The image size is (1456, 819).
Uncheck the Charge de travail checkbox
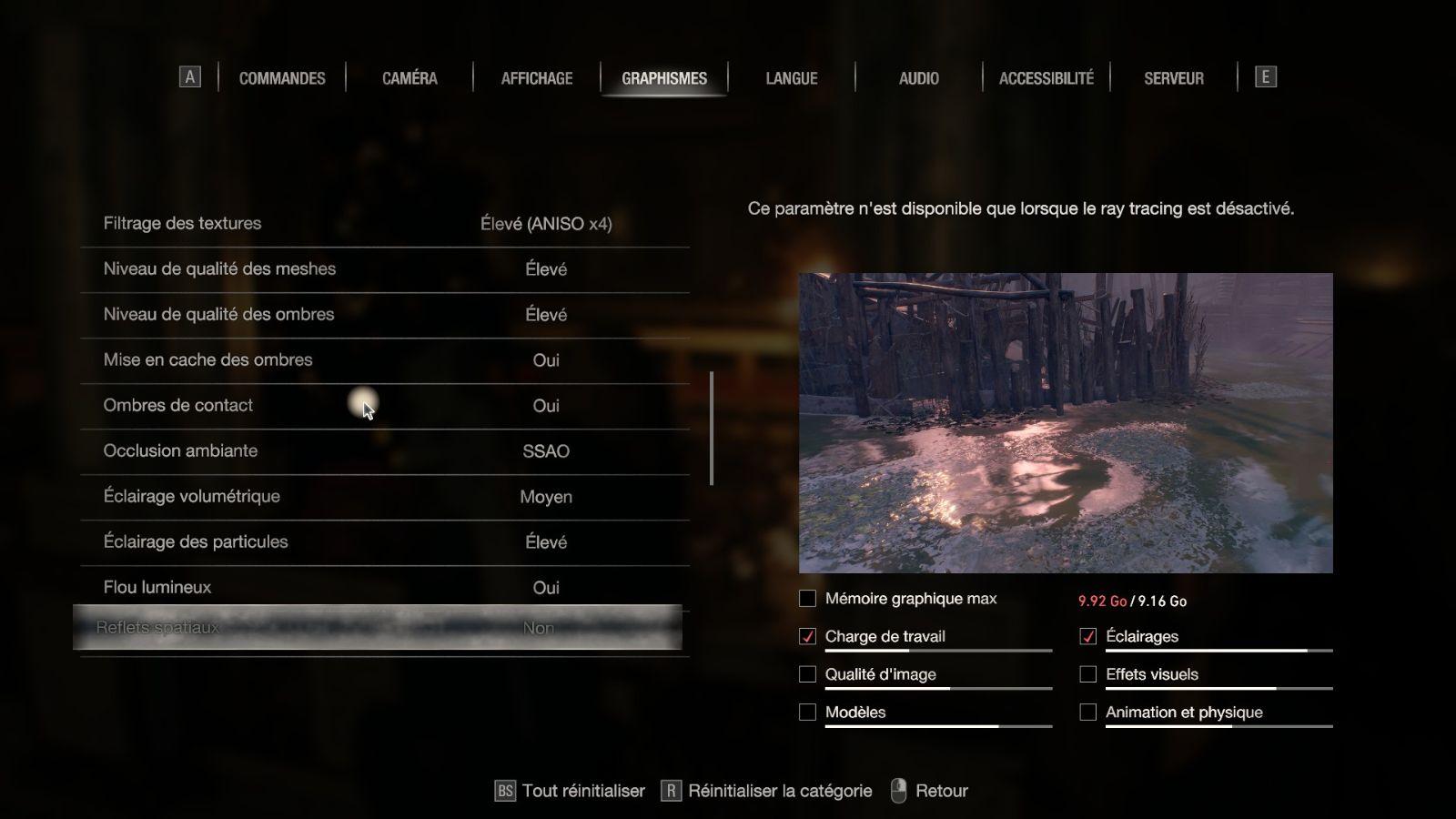click(x=807, y=637)
